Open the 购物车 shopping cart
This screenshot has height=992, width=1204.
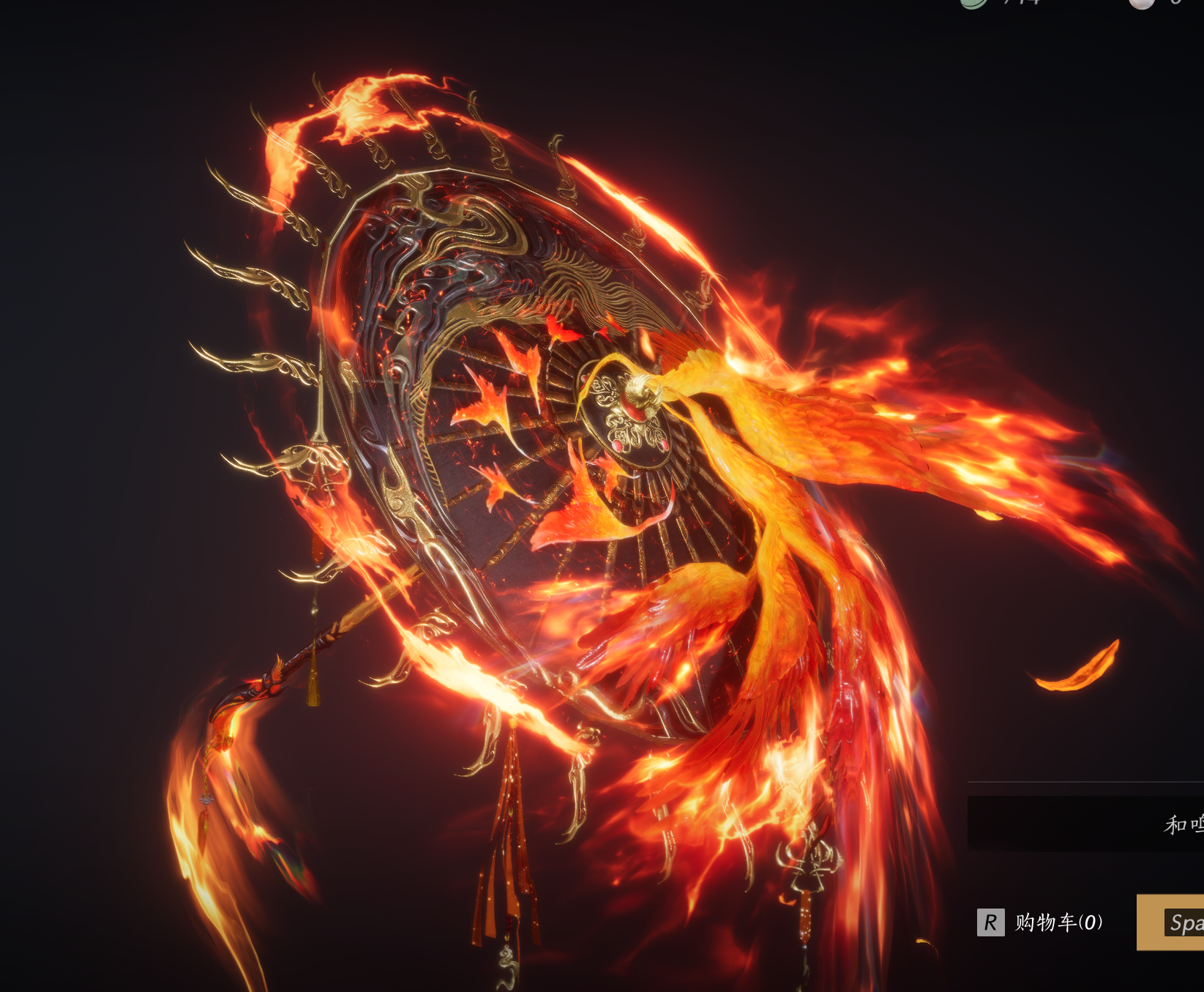(1041, 922)
